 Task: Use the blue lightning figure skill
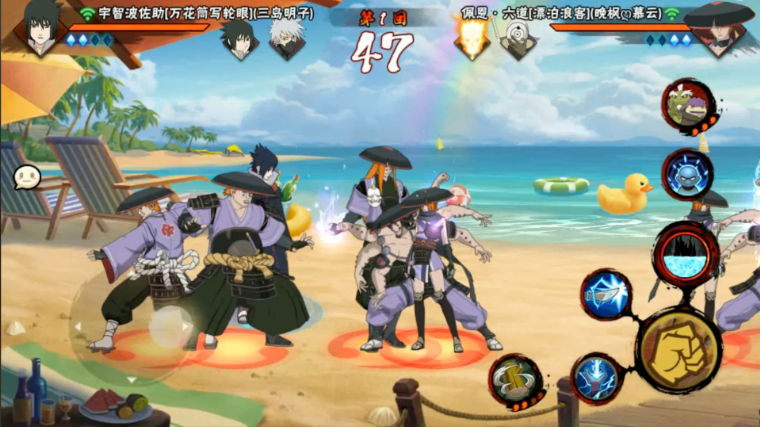coord(598,379)
